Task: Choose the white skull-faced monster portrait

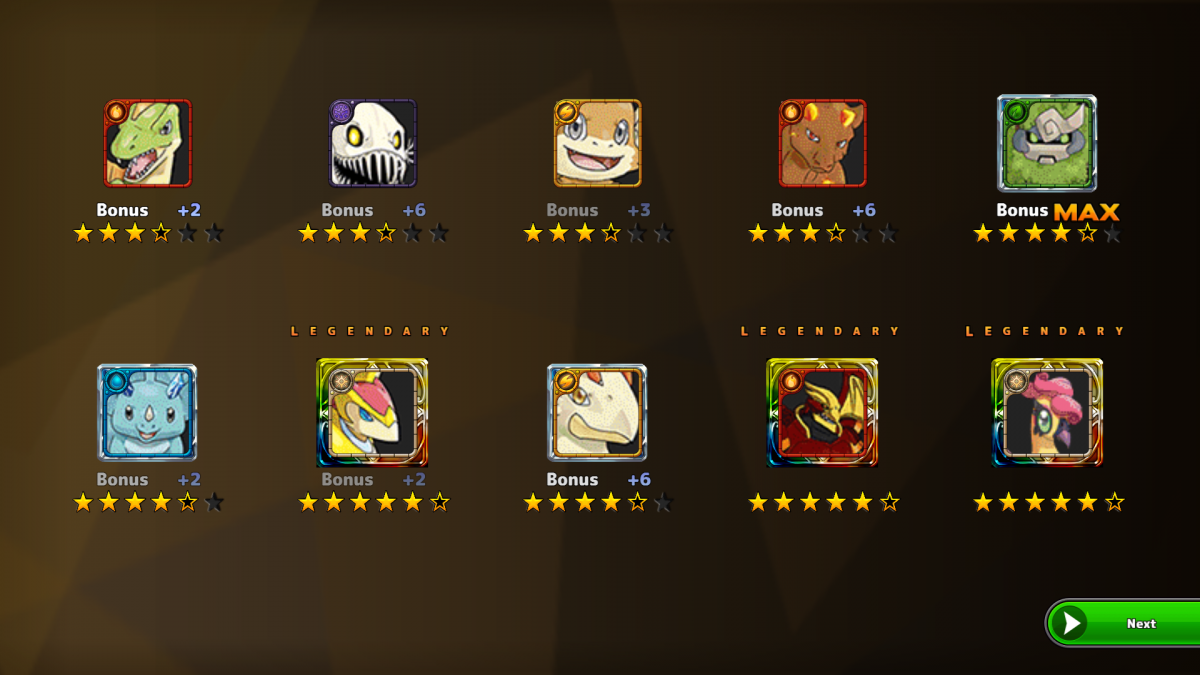Action: point(373,143)
